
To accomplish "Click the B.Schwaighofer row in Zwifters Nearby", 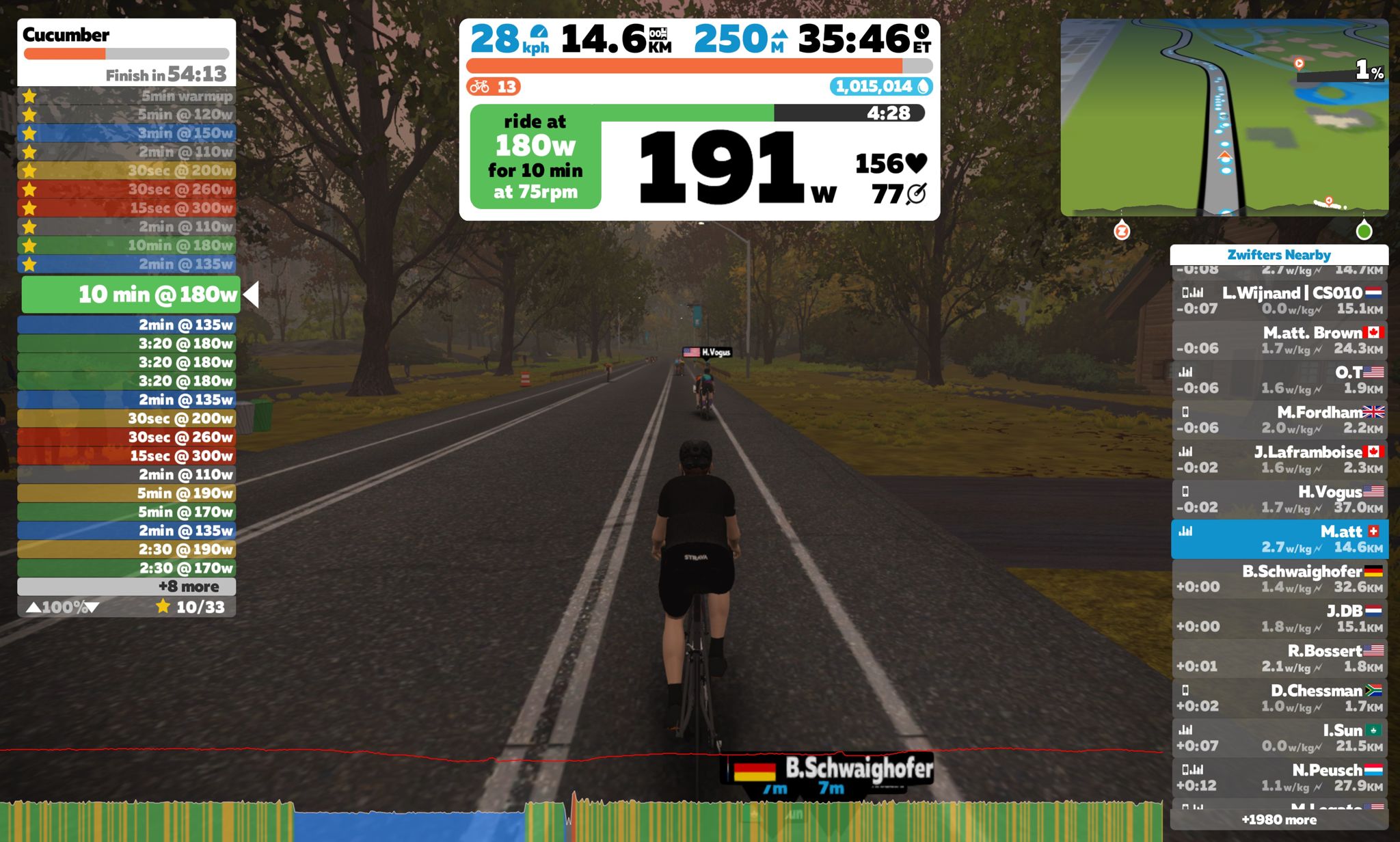I will [1279, 579].
